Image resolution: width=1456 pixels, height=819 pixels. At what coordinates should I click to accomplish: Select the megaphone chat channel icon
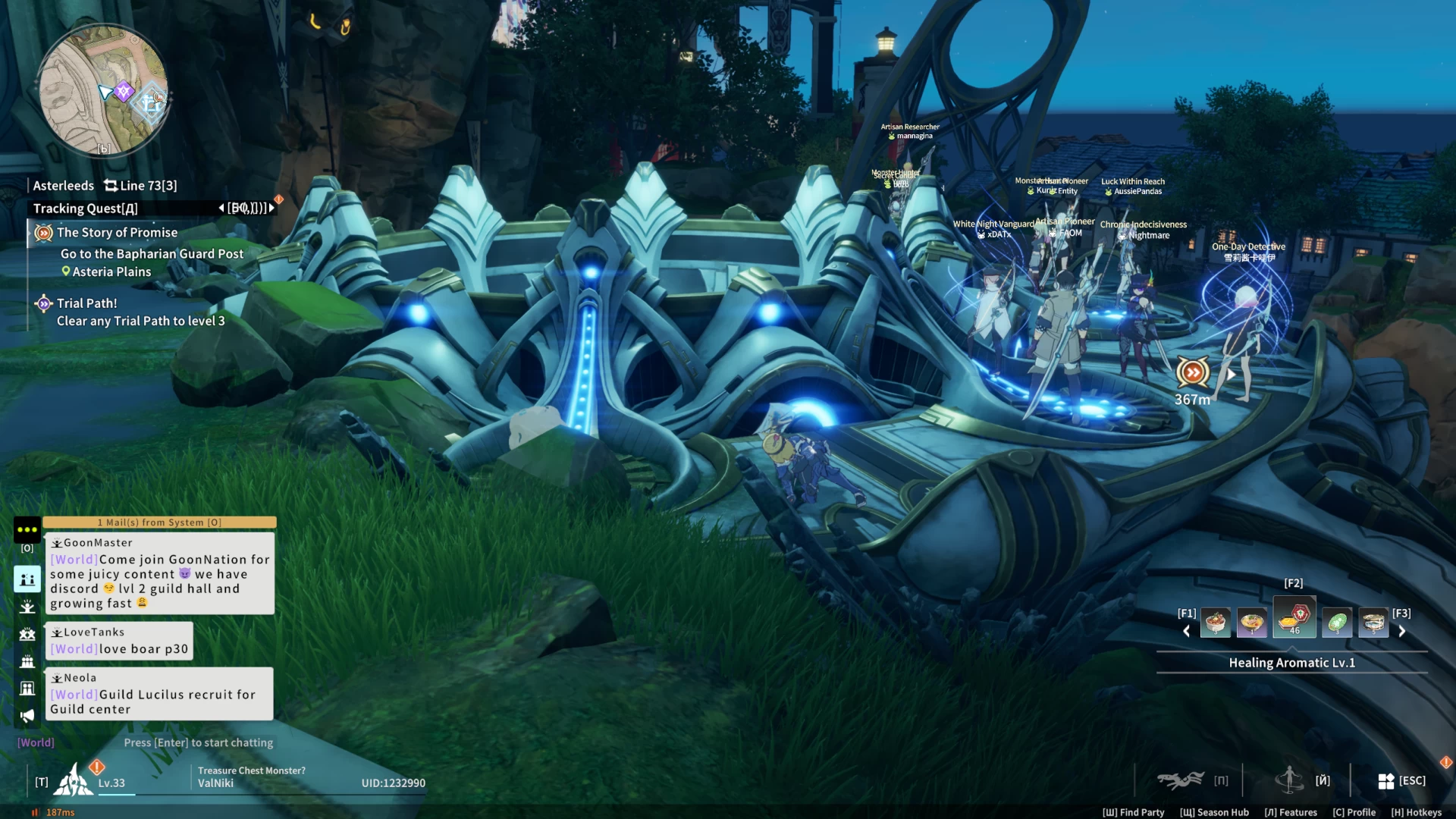pos(27,716)
